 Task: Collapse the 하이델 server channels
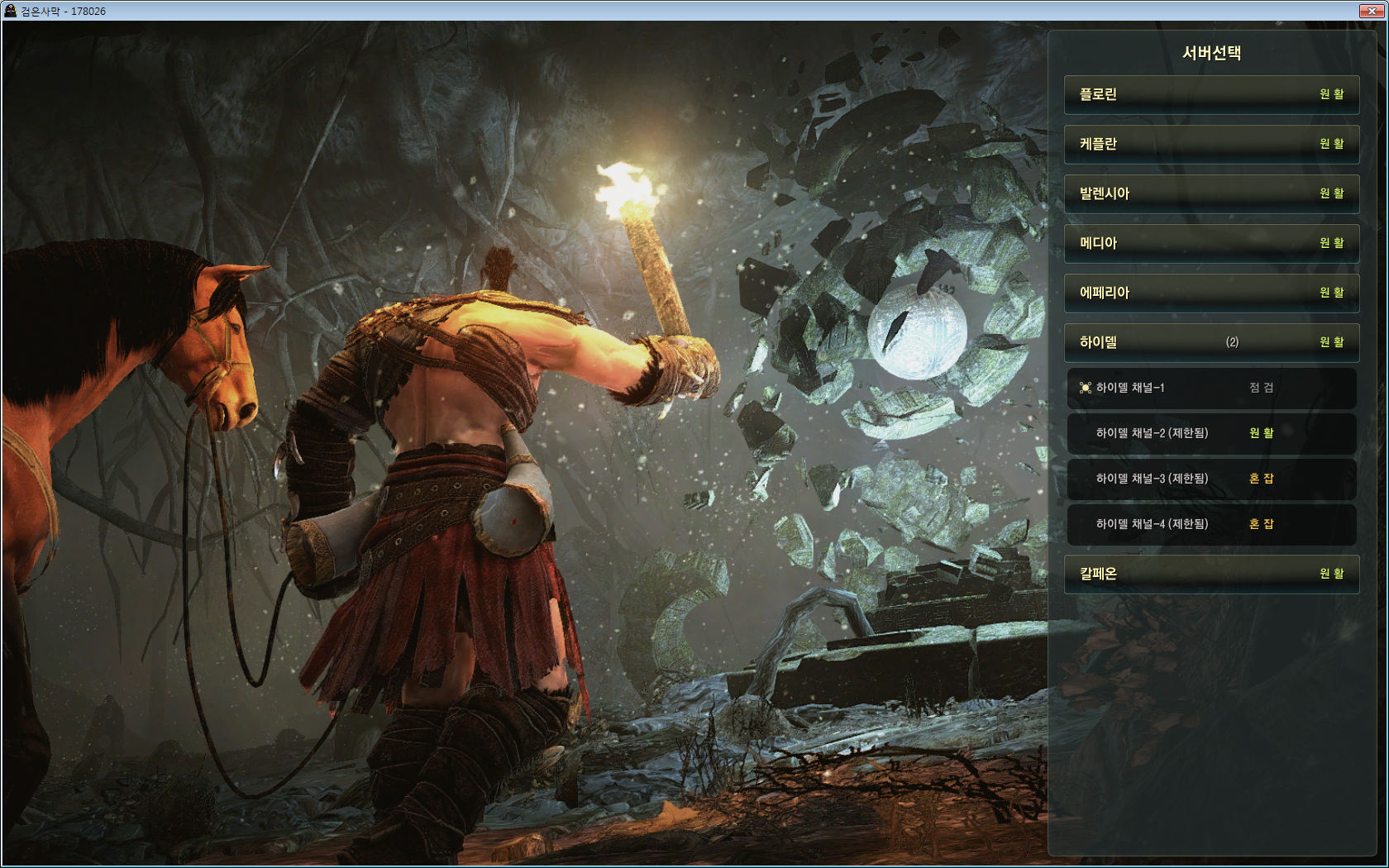[1211, 343]
